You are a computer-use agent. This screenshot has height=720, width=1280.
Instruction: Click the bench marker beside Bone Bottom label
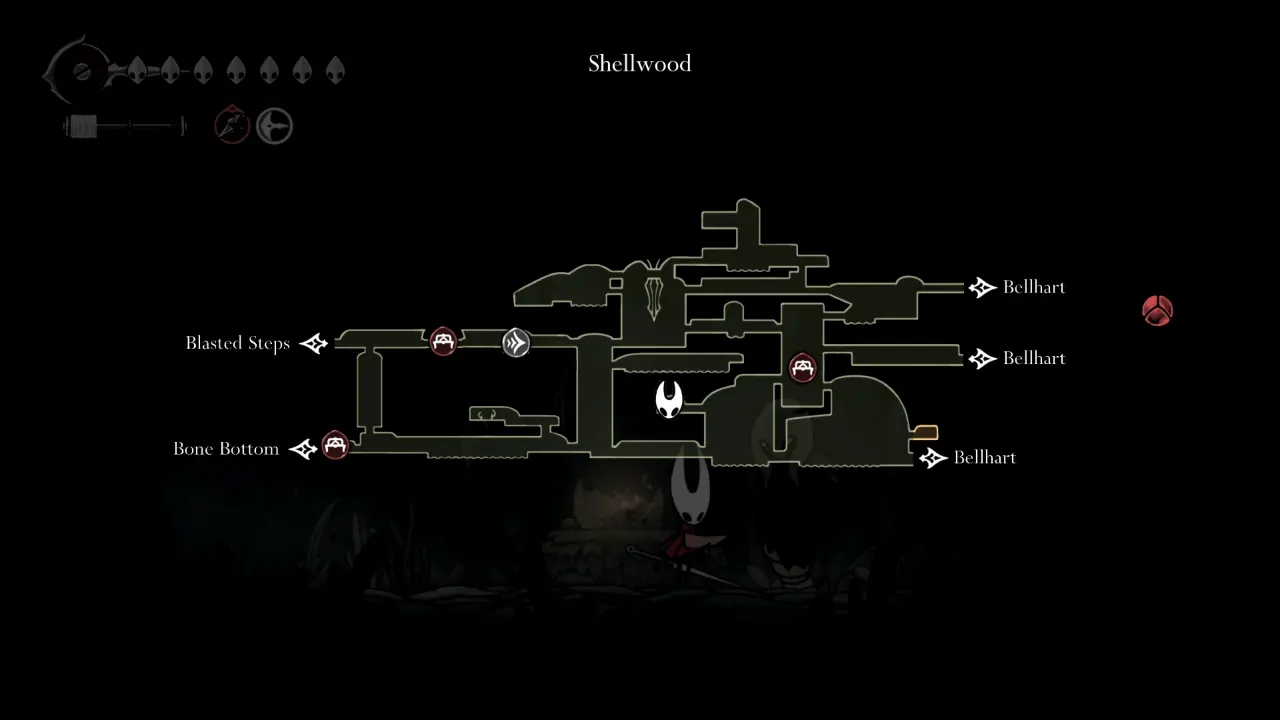[x=335, y=447]
